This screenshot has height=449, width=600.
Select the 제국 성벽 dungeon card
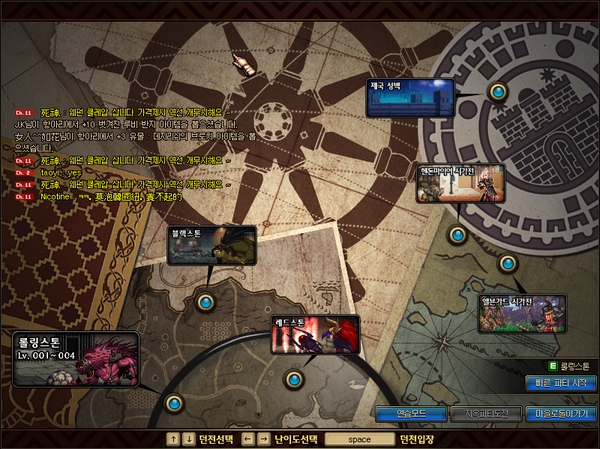(x=411, y=98)
